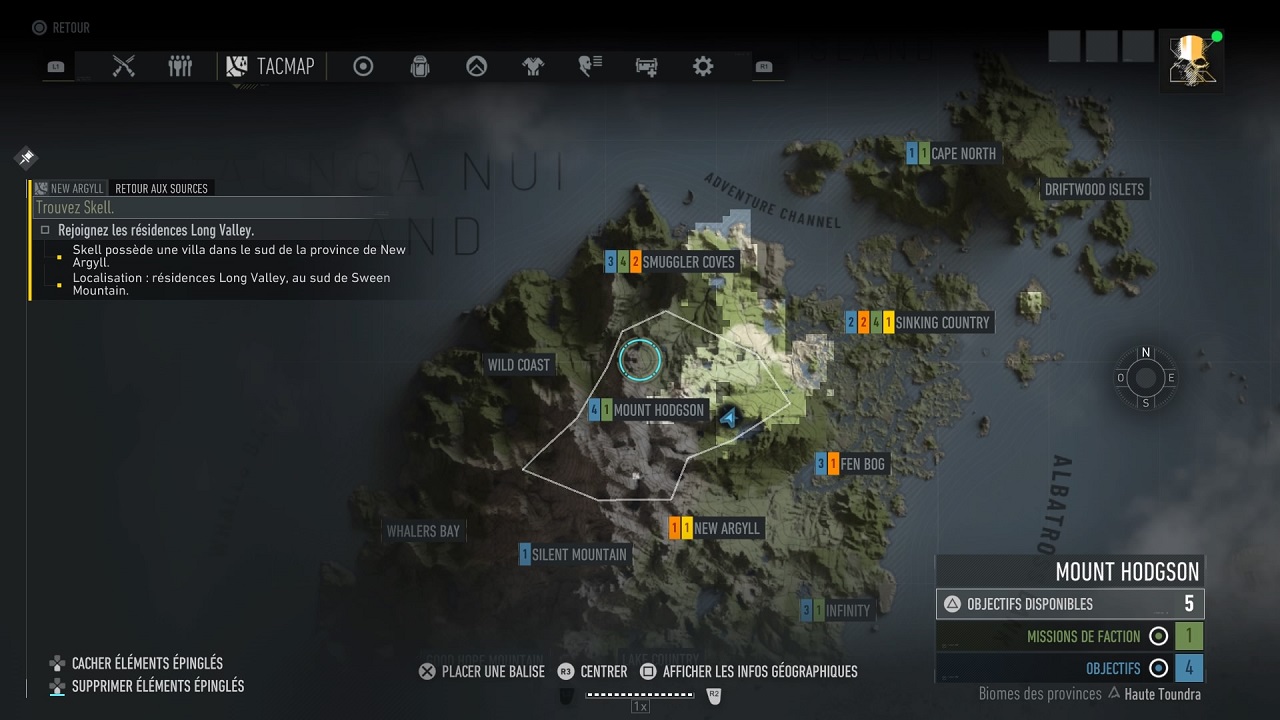1280x720 pixels.
Task: Select the Fen Bog province label
Action: click(x=862, y=464)
